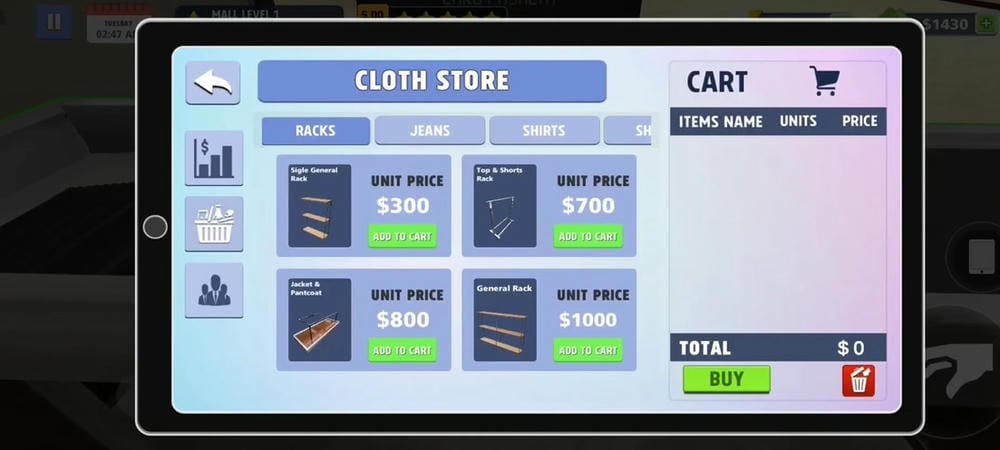Tap the tablet's round home button
Screen dimensions: 1000x450
tap(155, 227)
